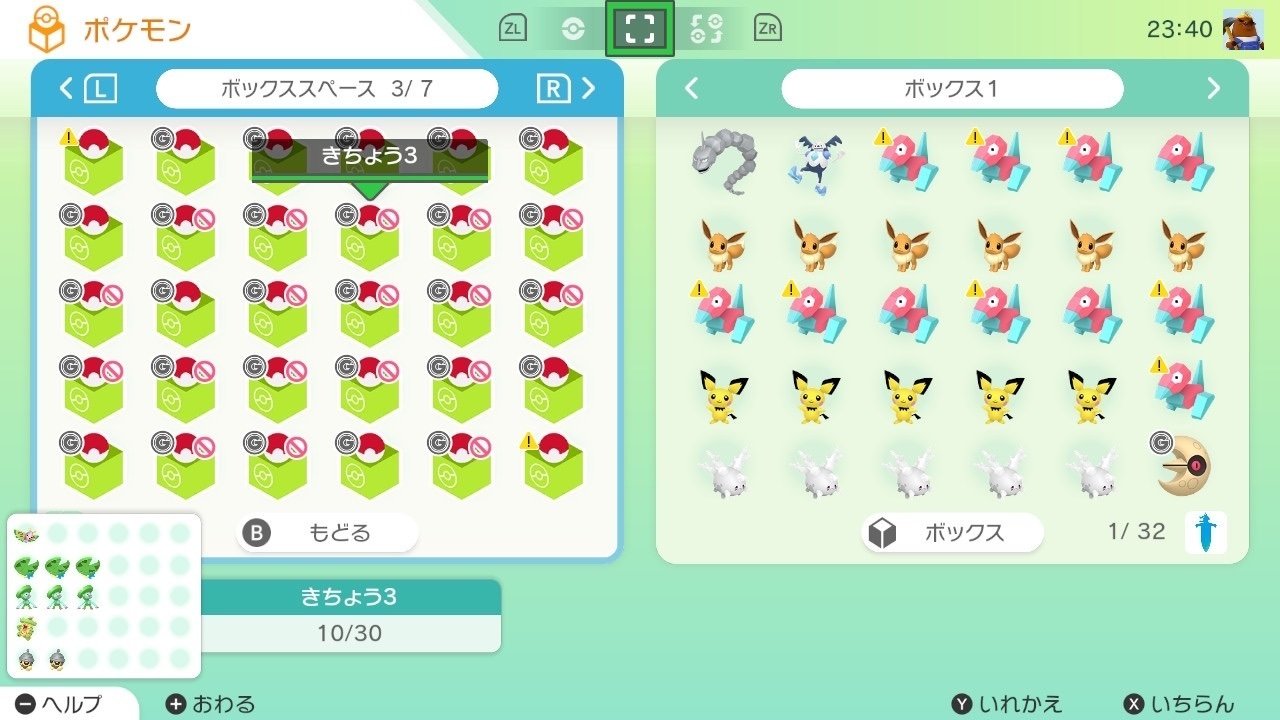This screenshot has height=720, width=1280.
Task: Select the ボックススペース 3/7 title pill
Action: pos(327,88)
